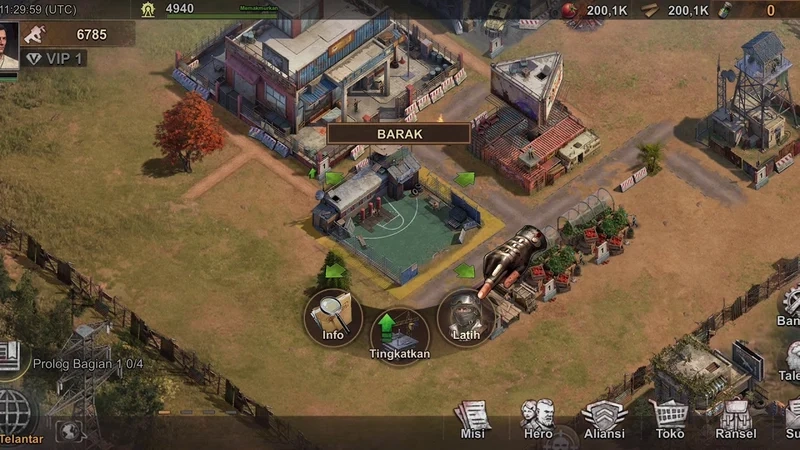Image resolution: width=800 pixels, height=450 pixels.
Task: Open the Ransel backpack inventory
Action: pyautogui.click(x=735, y=418)
